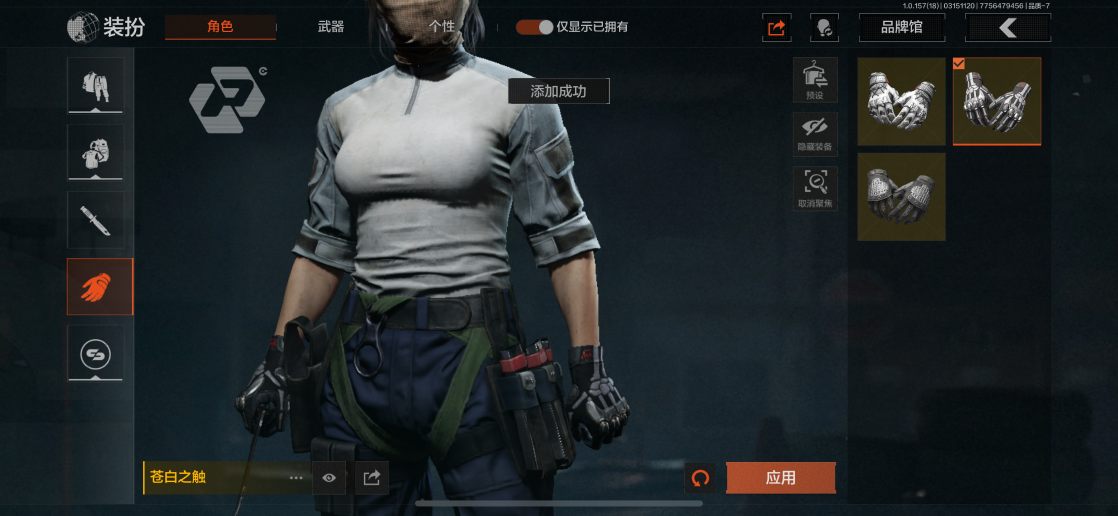Image resolution: width=1118 pixels, height=516 pixels.
Task: Select the knife category
Action: tap(96, 220)
